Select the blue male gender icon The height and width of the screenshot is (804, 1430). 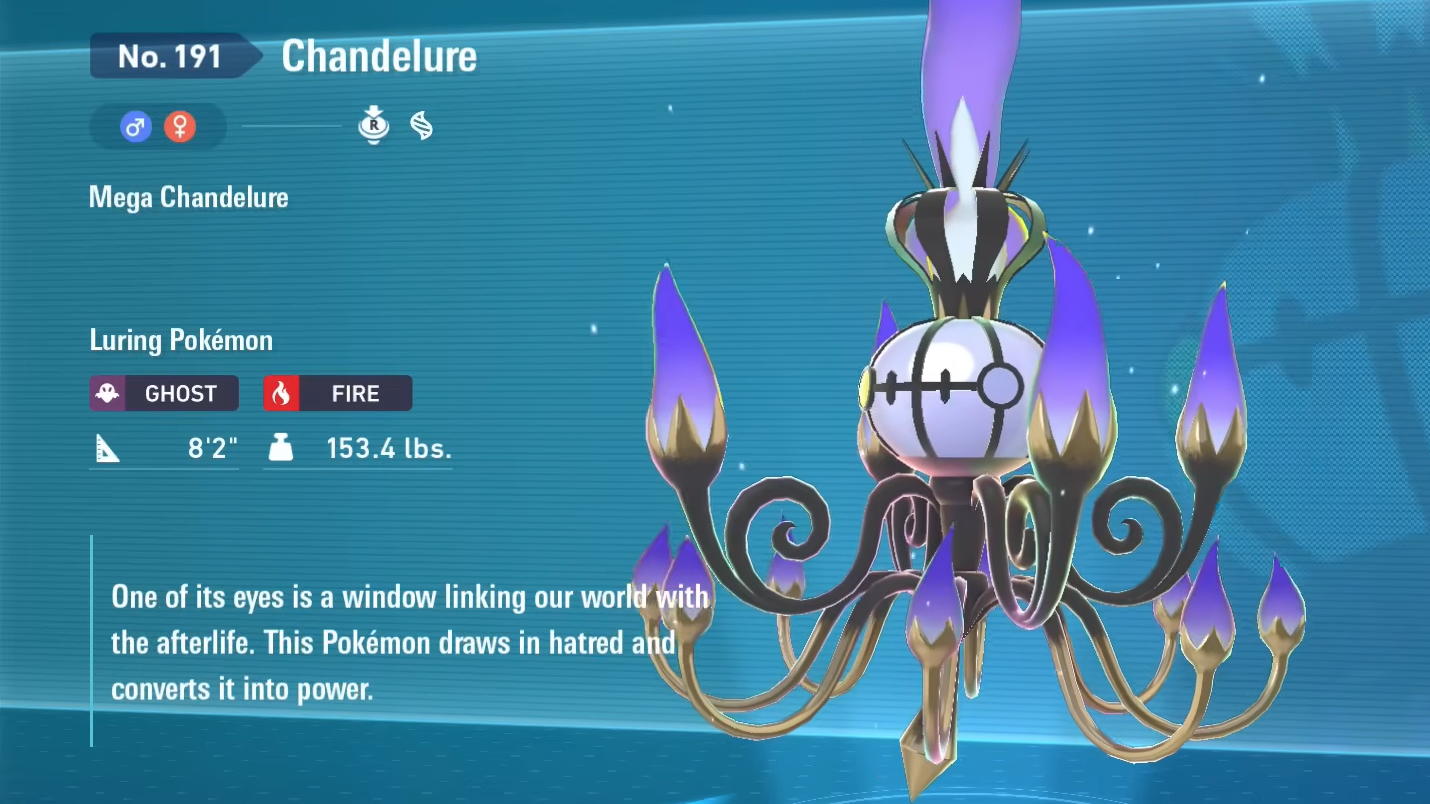point(135,127)
